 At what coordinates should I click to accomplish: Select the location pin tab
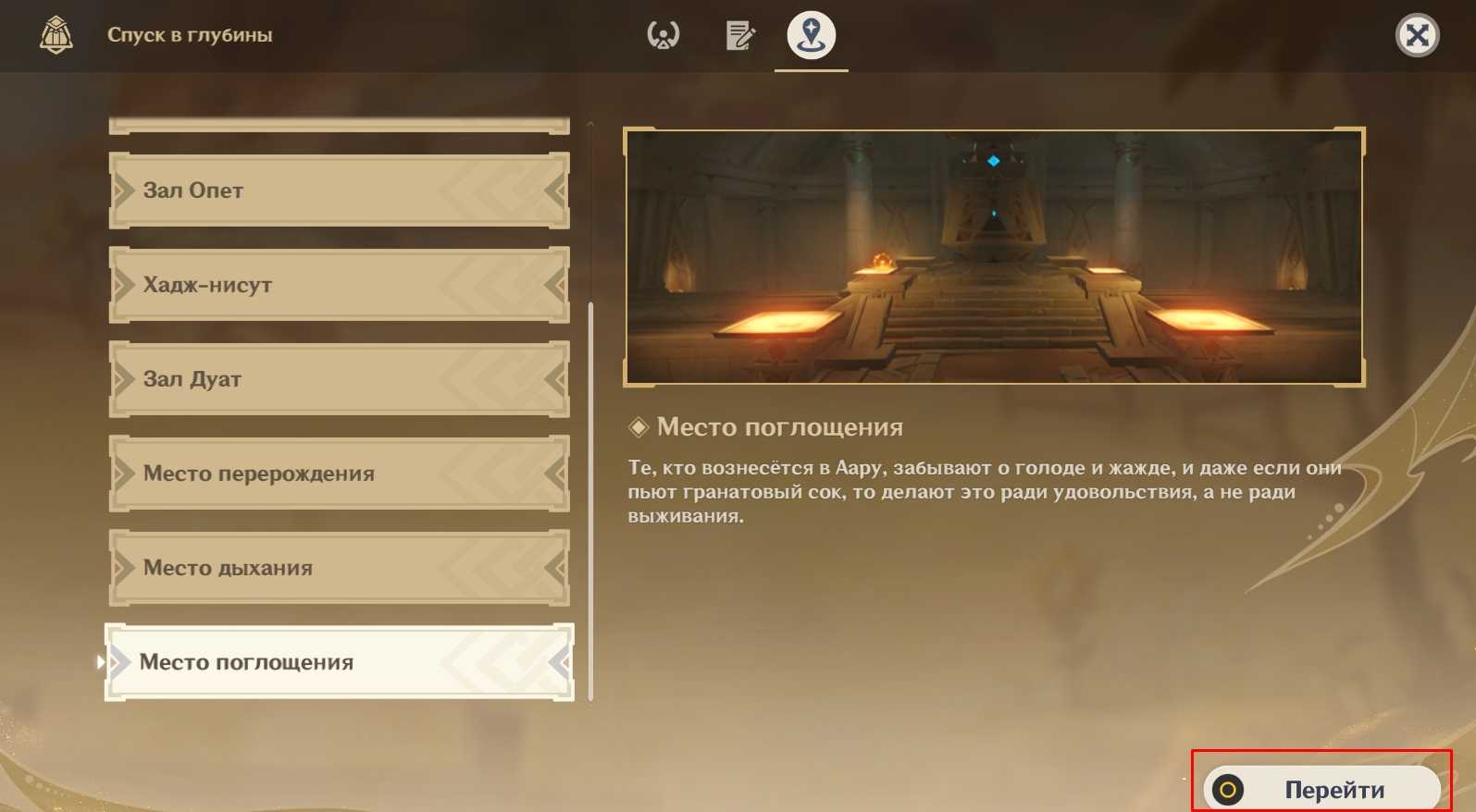click(x=811, y=36)
